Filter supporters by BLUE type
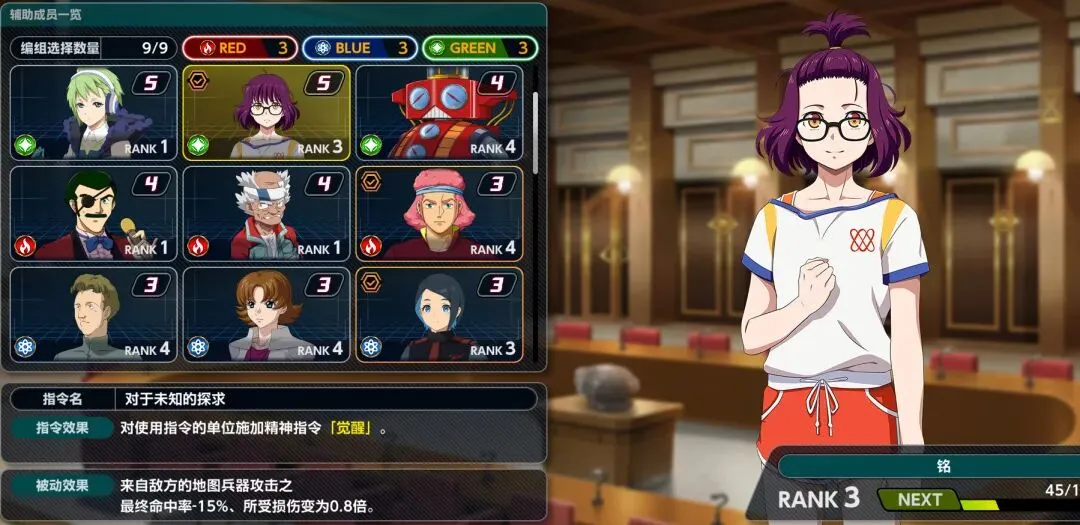The width and height of the screenshot is (1080, 525). click(x=359, y=48)
